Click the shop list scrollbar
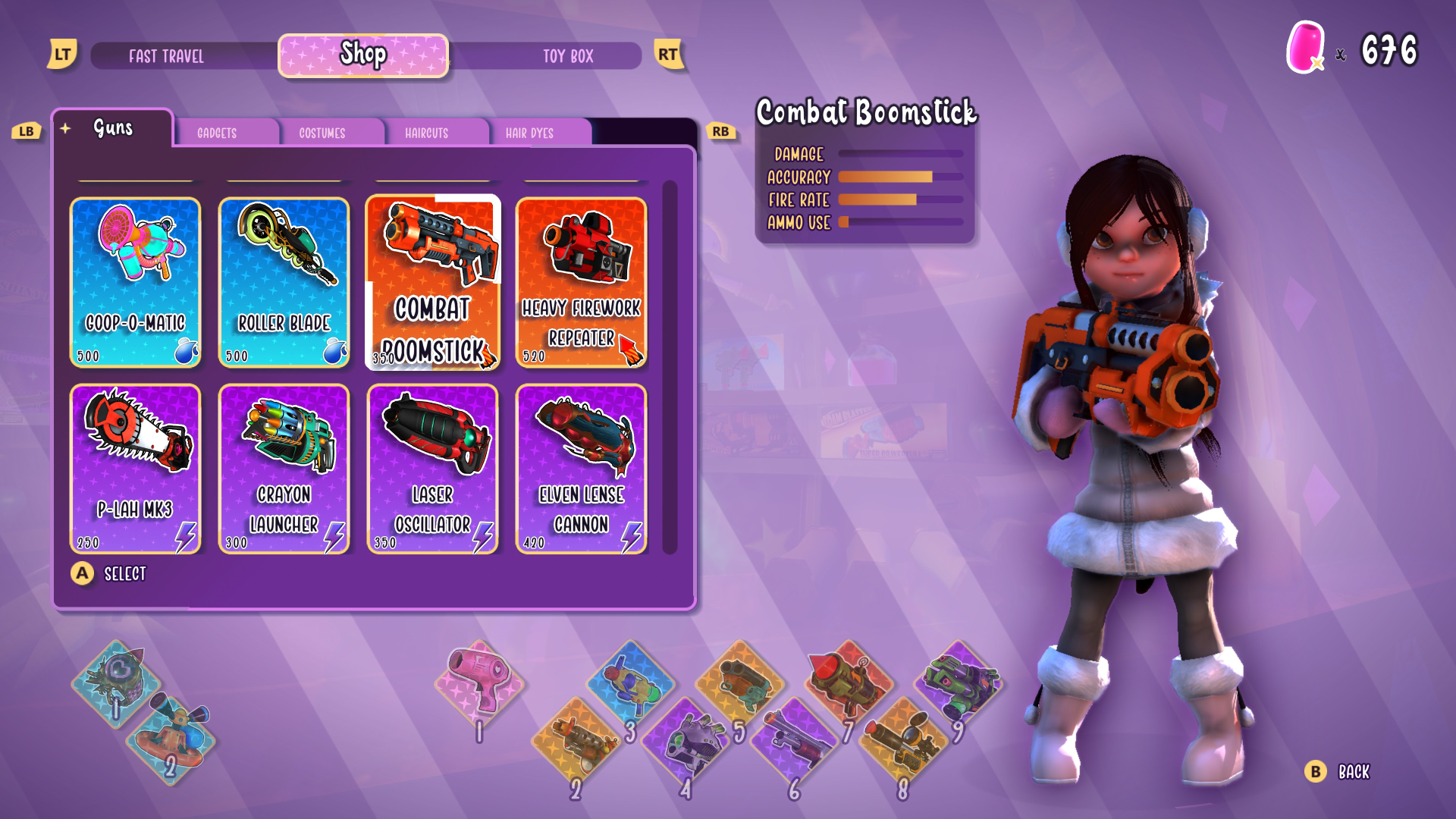This screenshot has height=819, width=1456. point(670,367)
